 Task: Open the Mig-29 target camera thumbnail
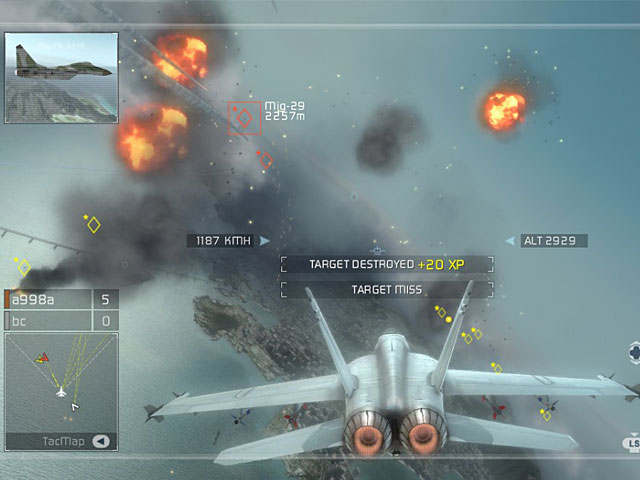point(62,65)
